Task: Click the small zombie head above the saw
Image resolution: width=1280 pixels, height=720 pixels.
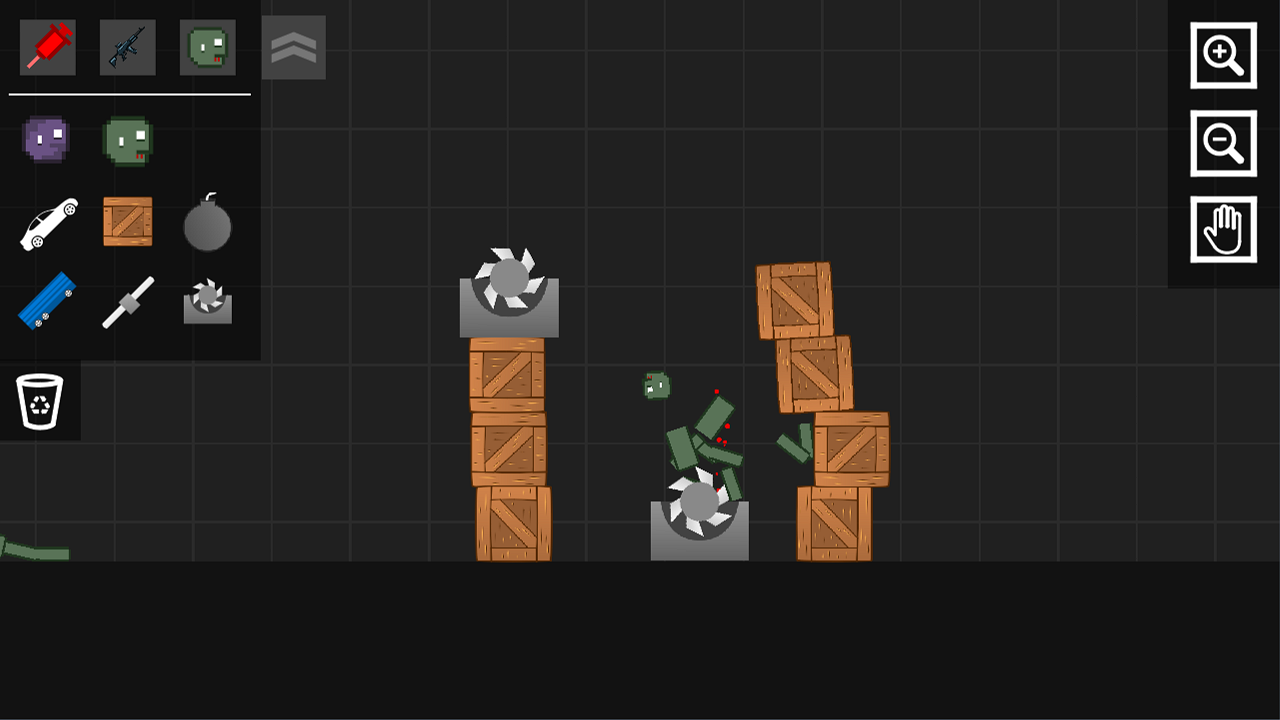Action: [x=655, y=385]
